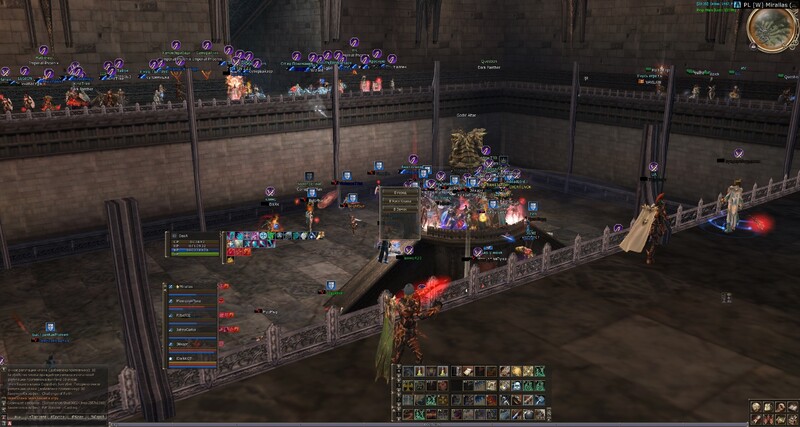
Task: Click the first buff icon in the buff bar
Action: [231, 237]
